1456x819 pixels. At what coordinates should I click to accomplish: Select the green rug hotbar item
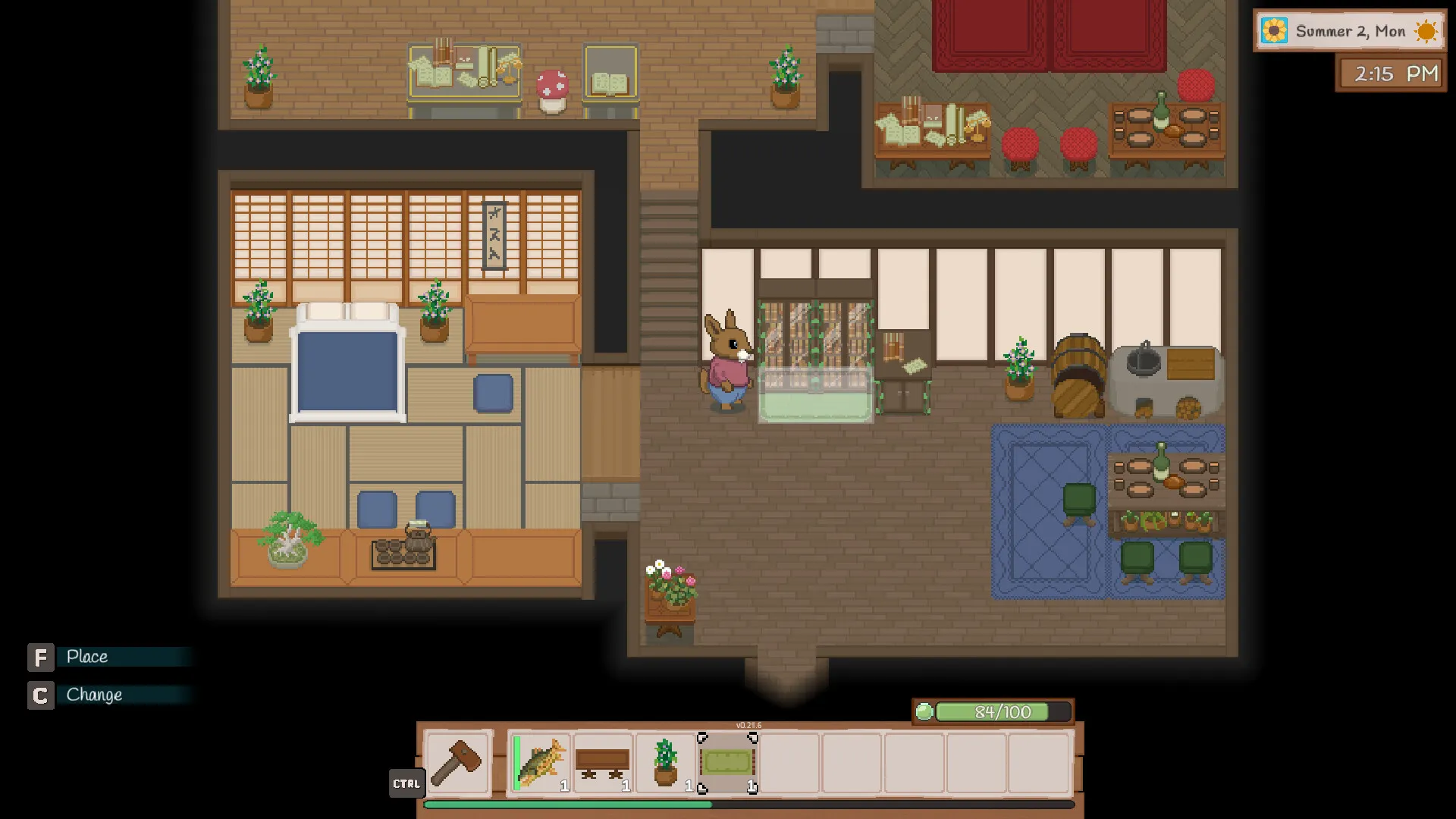(728, 761)
